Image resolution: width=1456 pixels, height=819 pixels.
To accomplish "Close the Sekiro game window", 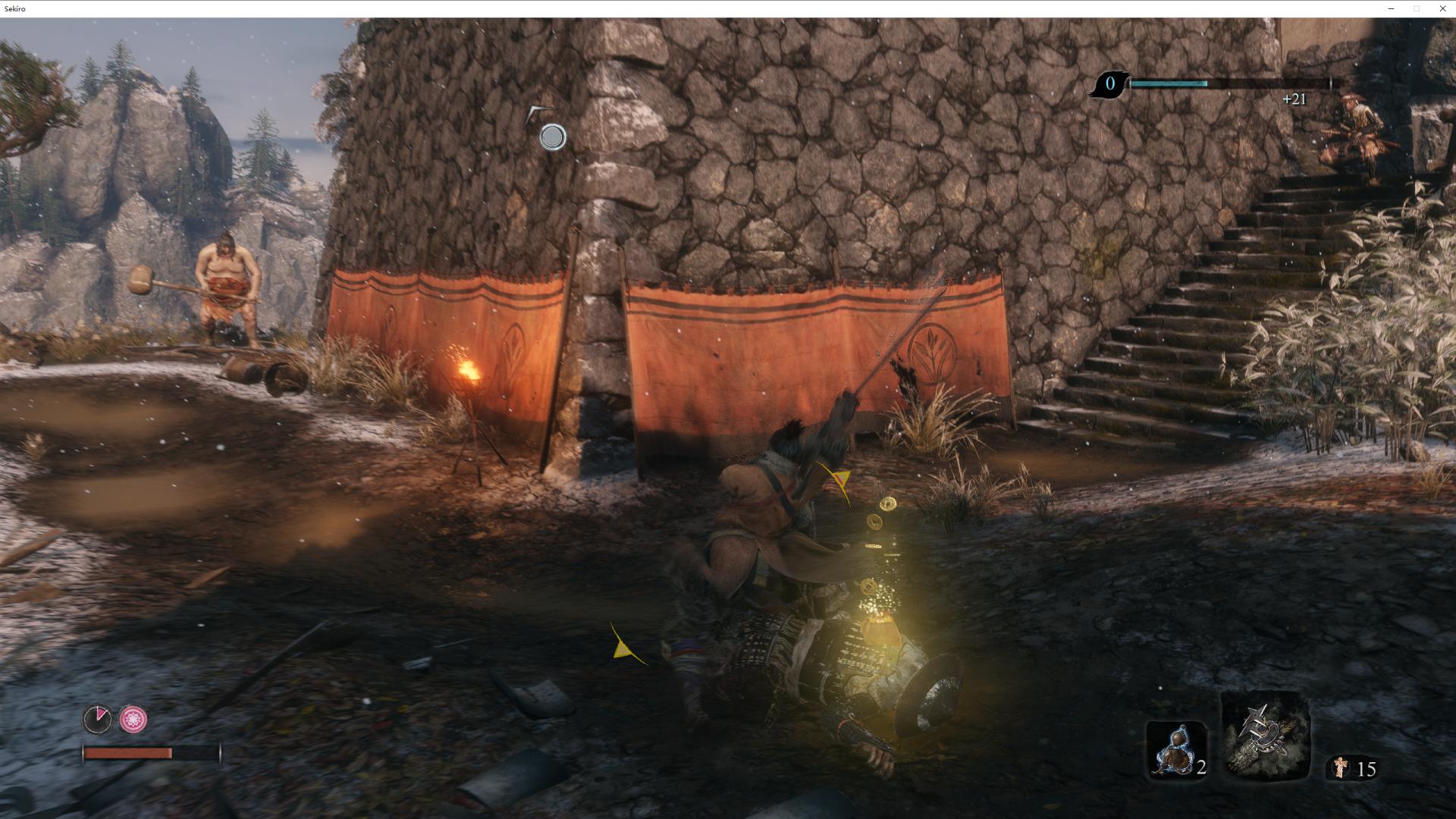I will coord(1442,8).
